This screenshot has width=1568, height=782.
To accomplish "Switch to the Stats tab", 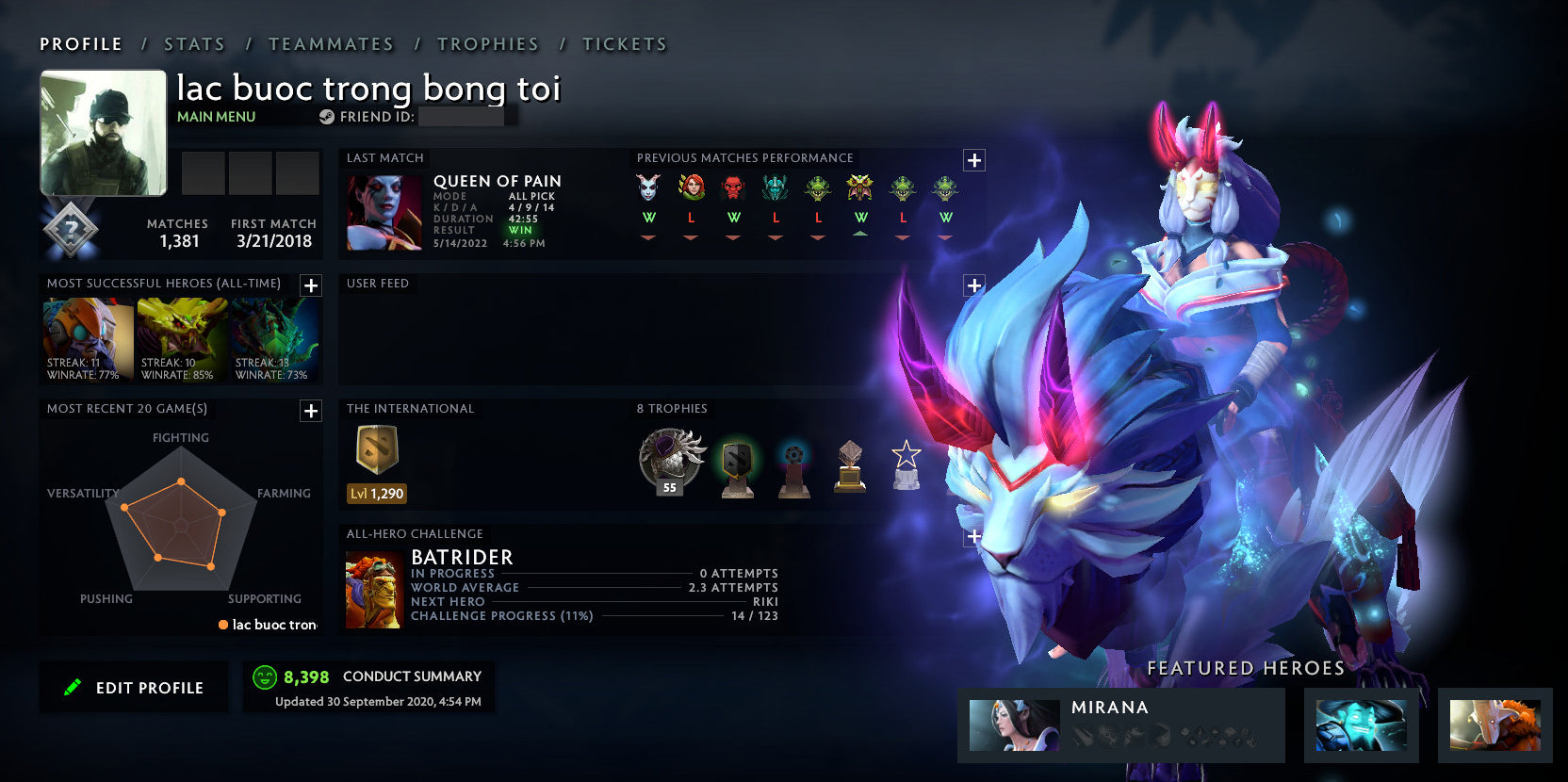I will 193,43.
